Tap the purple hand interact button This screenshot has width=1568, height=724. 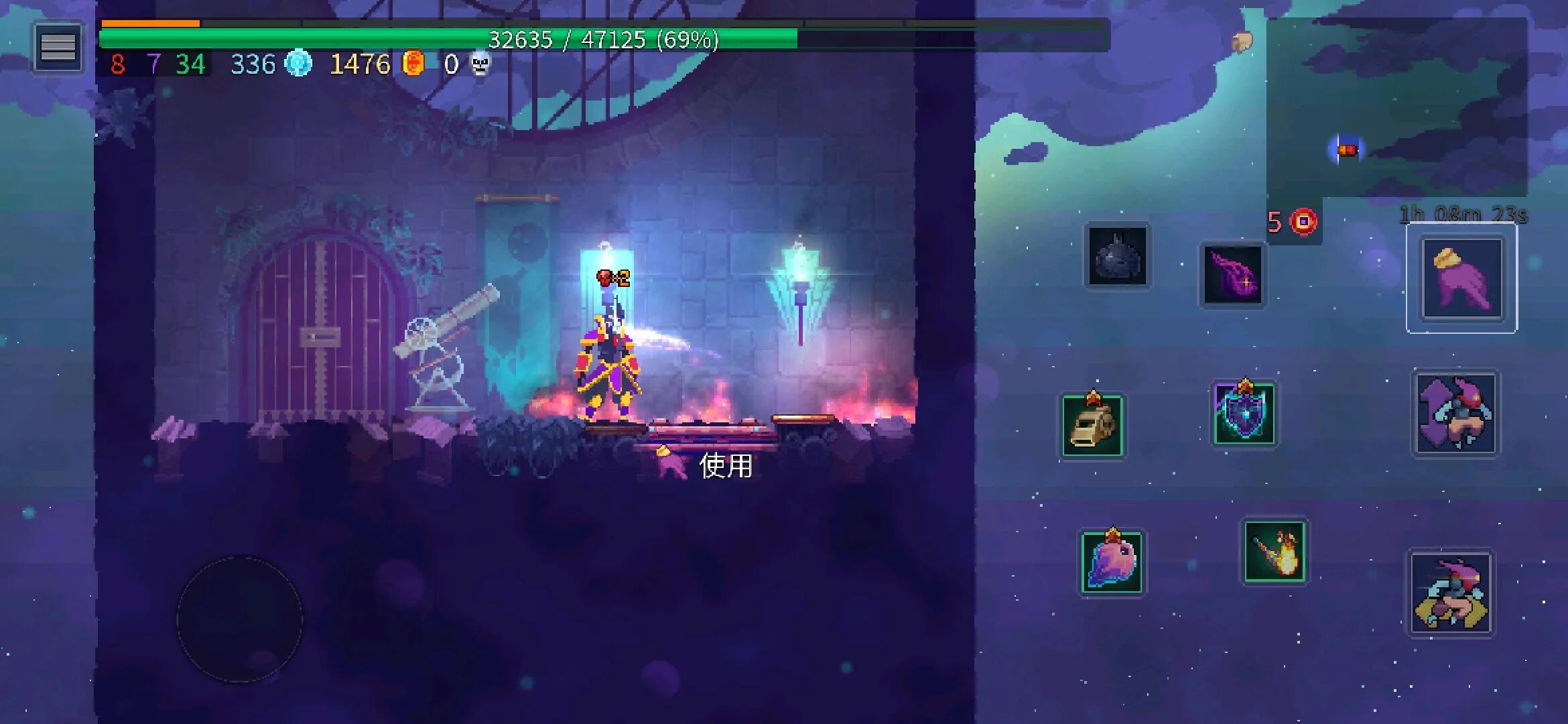coord(1461,278)
